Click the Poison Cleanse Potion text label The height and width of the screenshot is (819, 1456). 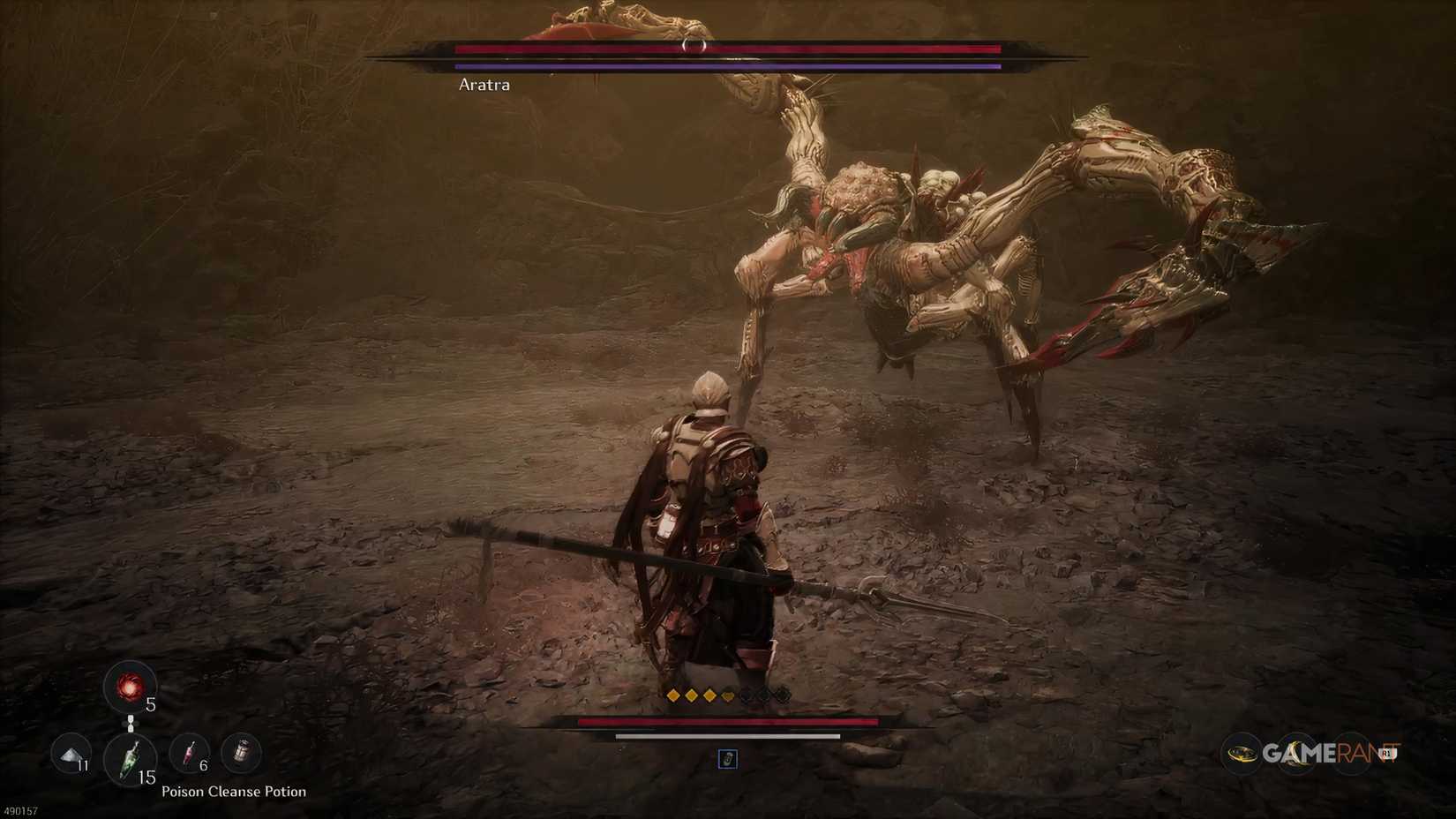pos(233,792)
